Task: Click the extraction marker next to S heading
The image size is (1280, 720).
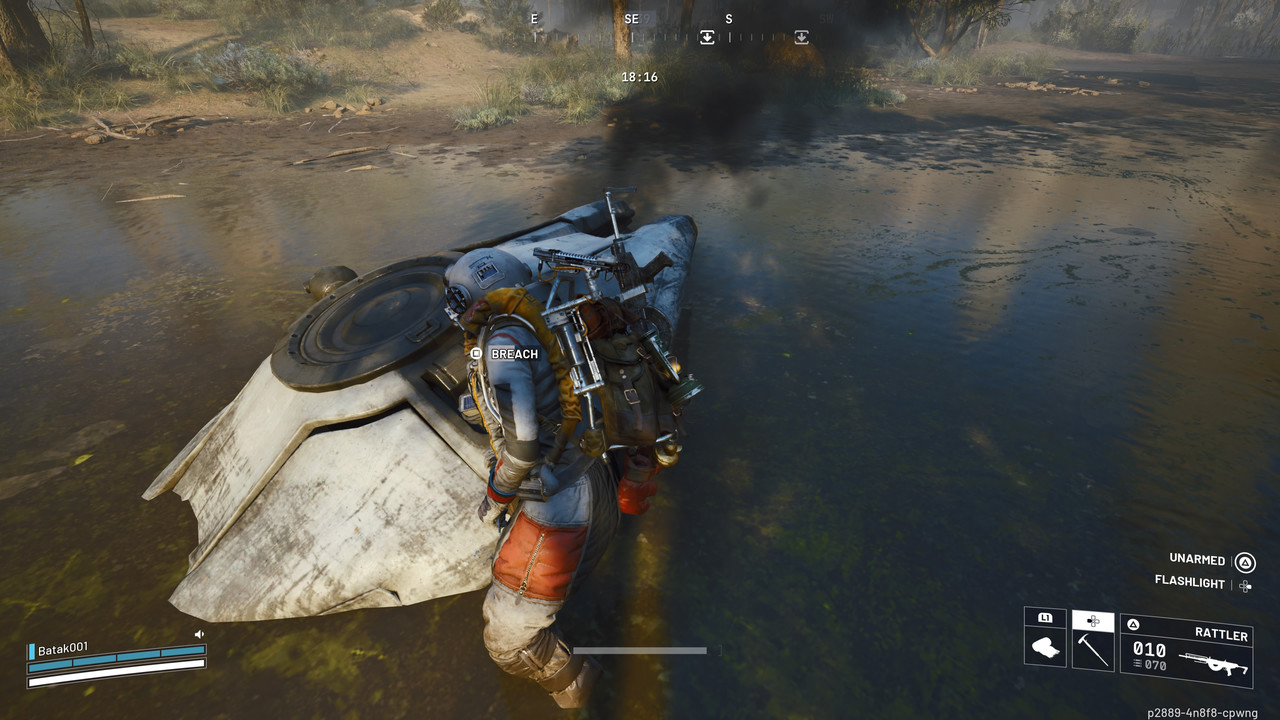Action: (x=707, y=37)
